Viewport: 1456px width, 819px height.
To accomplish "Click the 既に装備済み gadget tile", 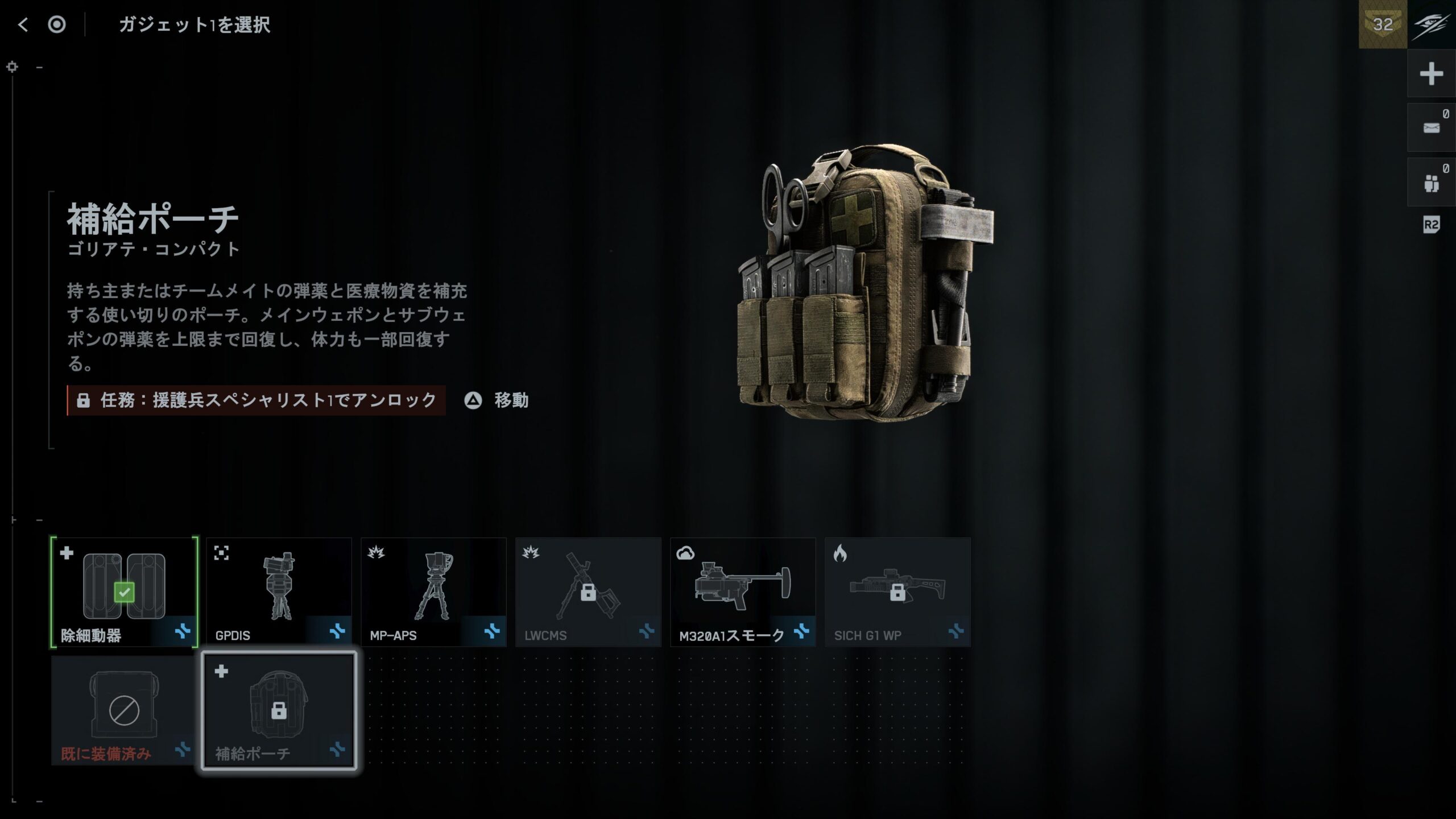I will tap(124, 710).
